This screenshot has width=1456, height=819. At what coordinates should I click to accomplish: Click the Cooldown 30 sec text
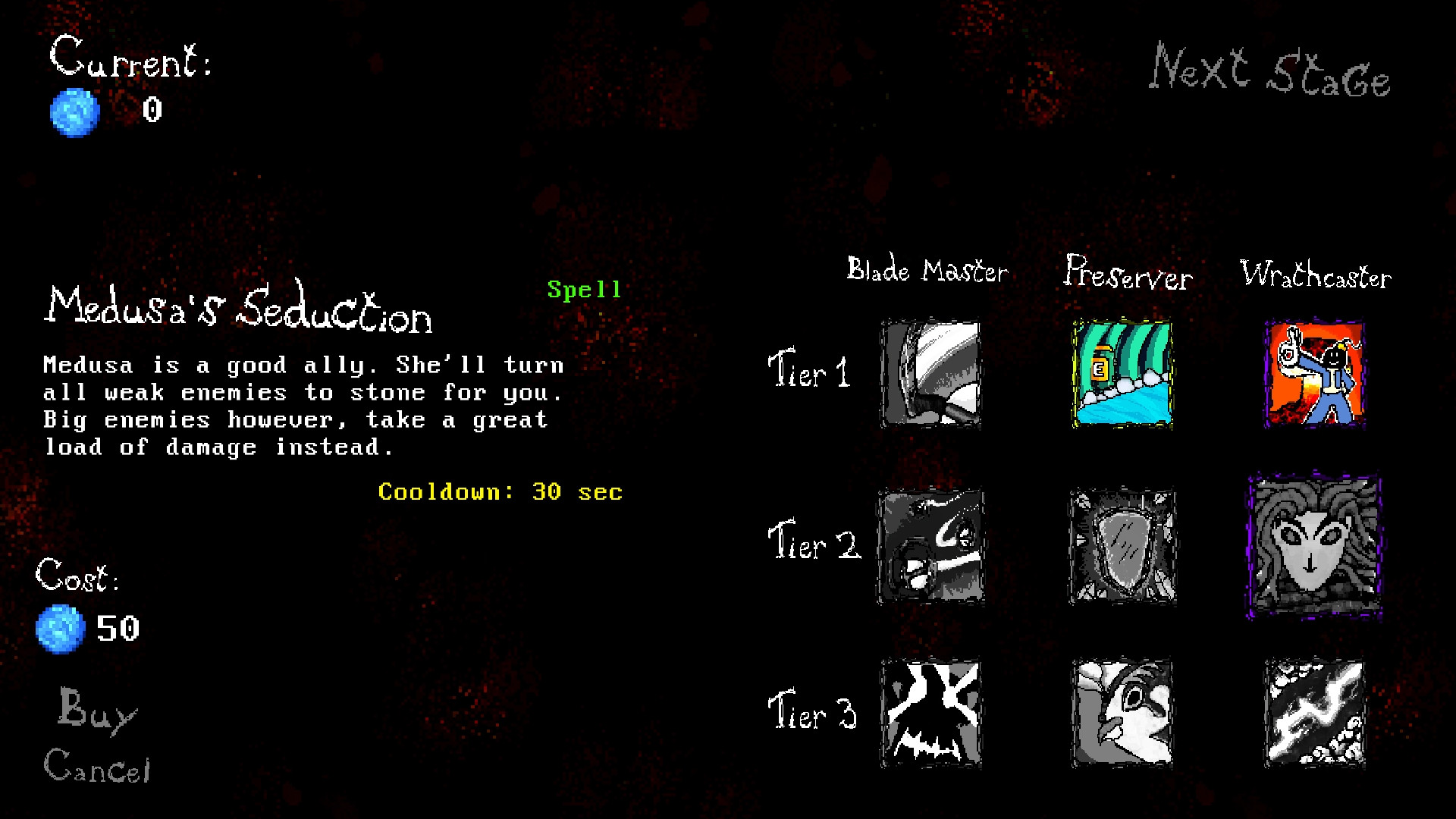500,491
